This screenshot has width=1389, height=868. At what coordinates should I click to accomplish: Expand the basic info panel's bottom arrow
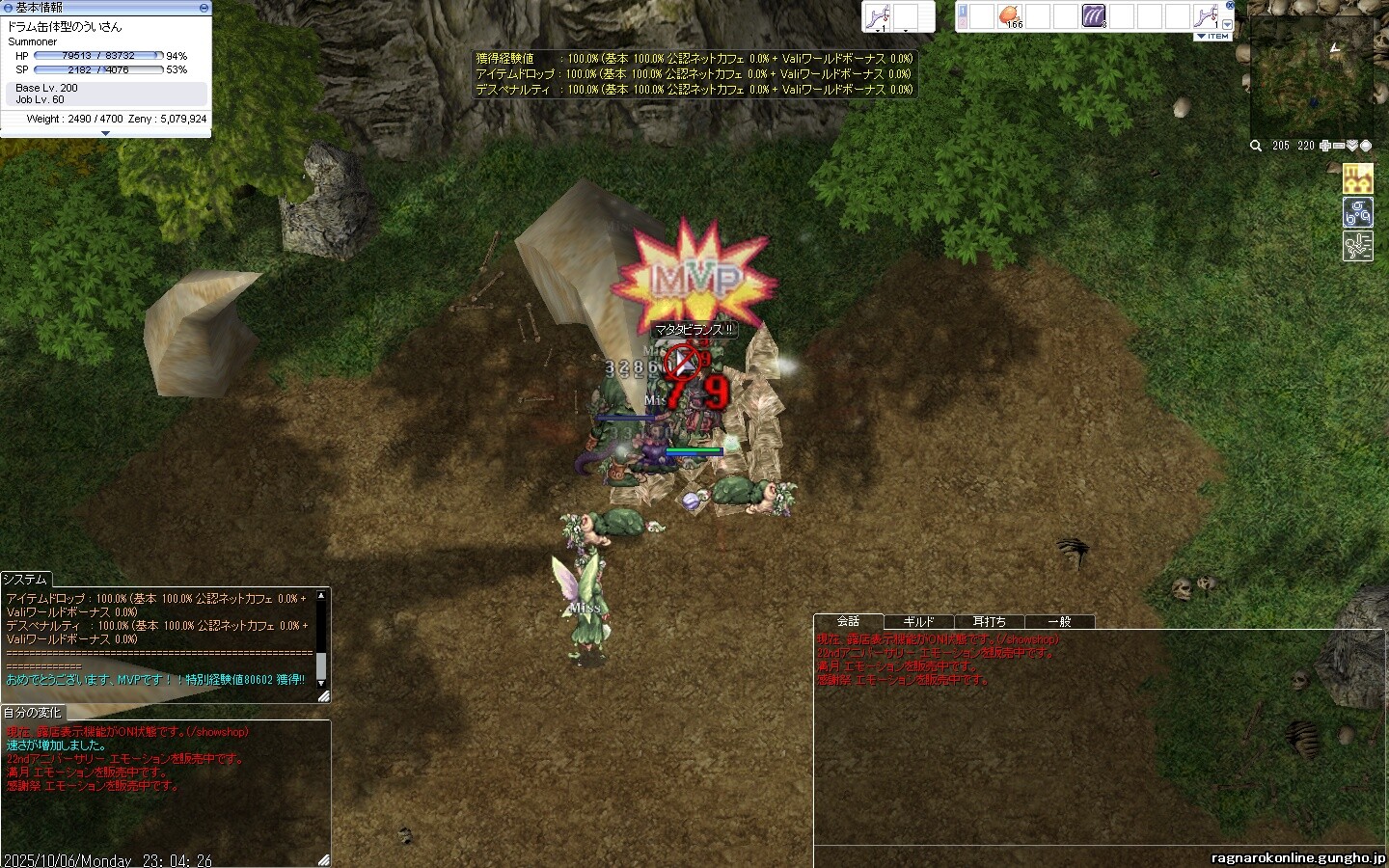point(105,134)
